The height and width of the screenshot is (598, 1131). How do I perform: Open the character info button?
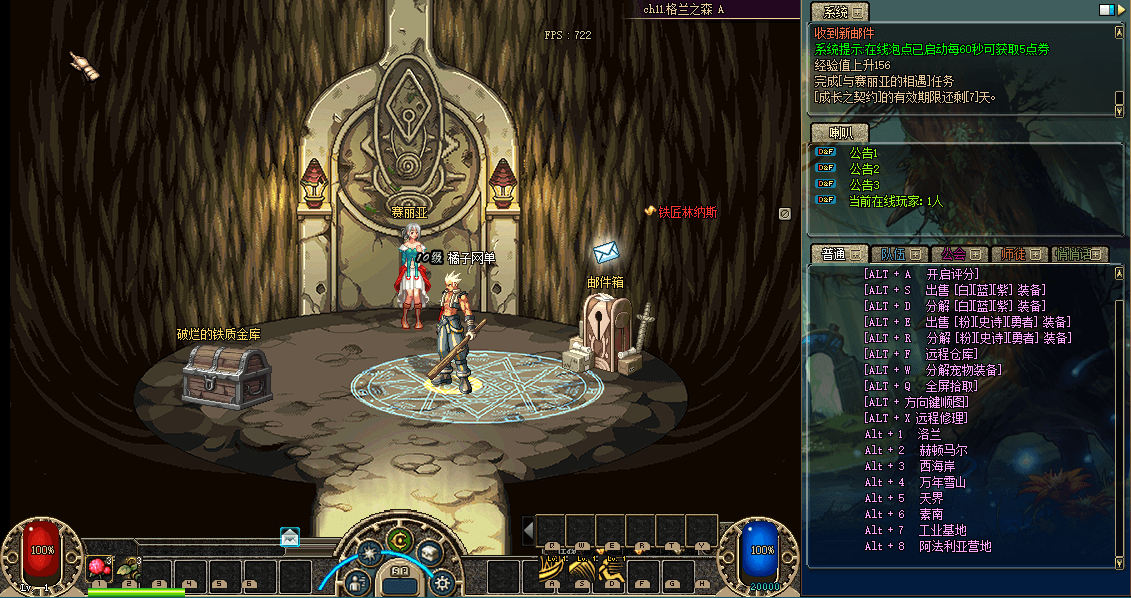(359, 581)
